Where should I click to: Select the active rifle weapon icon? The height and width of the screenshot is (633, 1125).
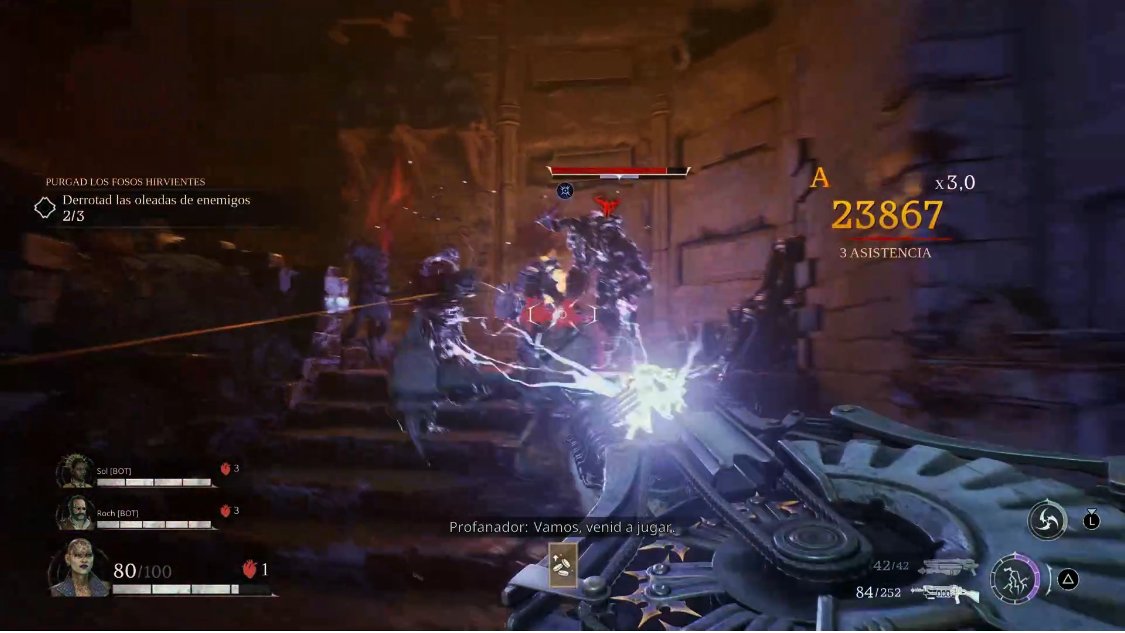[944, 593]
